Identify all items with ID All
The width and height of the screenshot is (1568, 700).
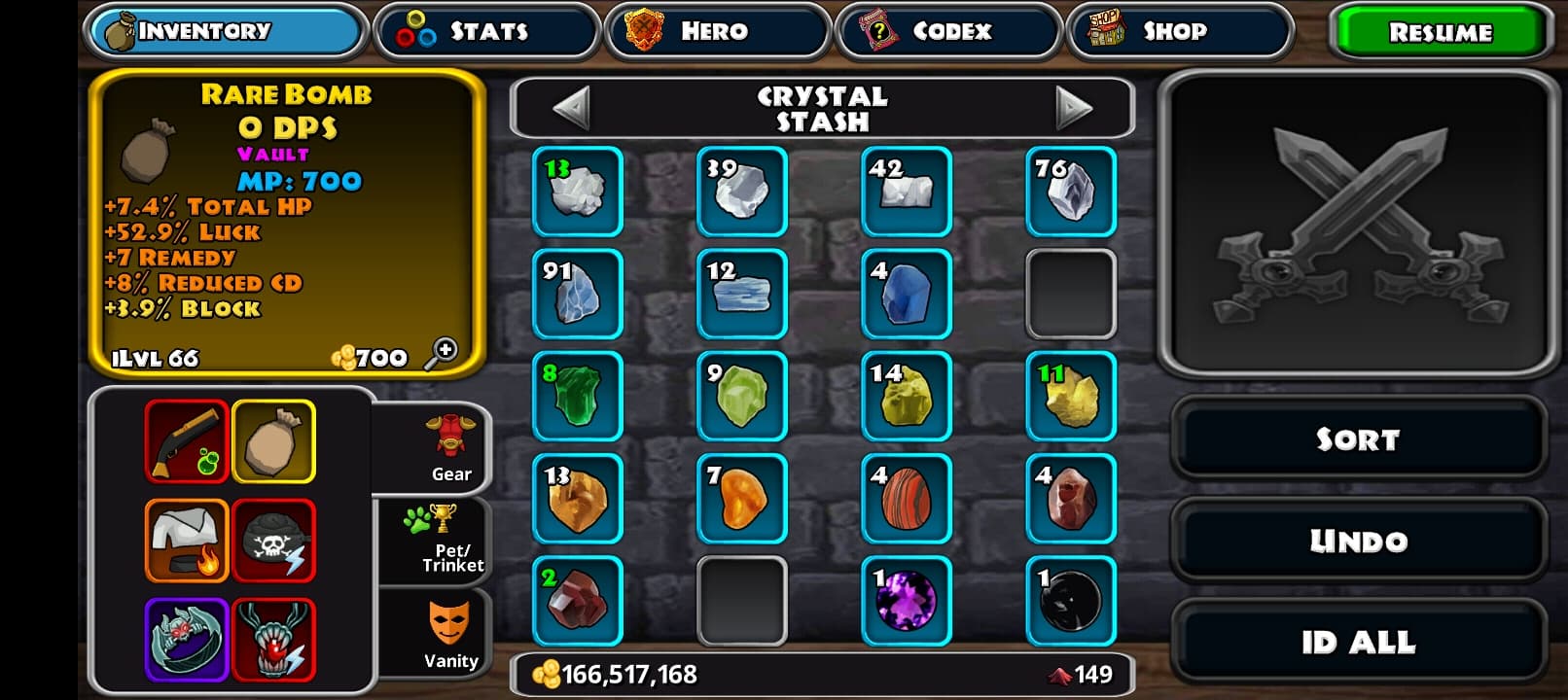(1358, 643)
